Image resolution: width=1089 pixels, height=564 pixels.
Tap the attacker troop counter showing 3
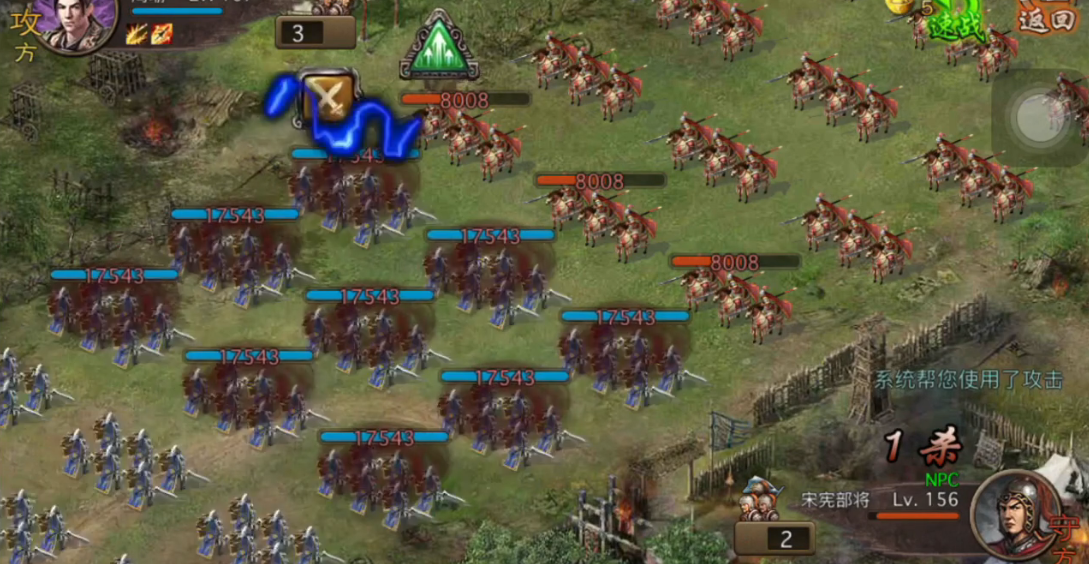pyautogui.click(x=314, y=32)
